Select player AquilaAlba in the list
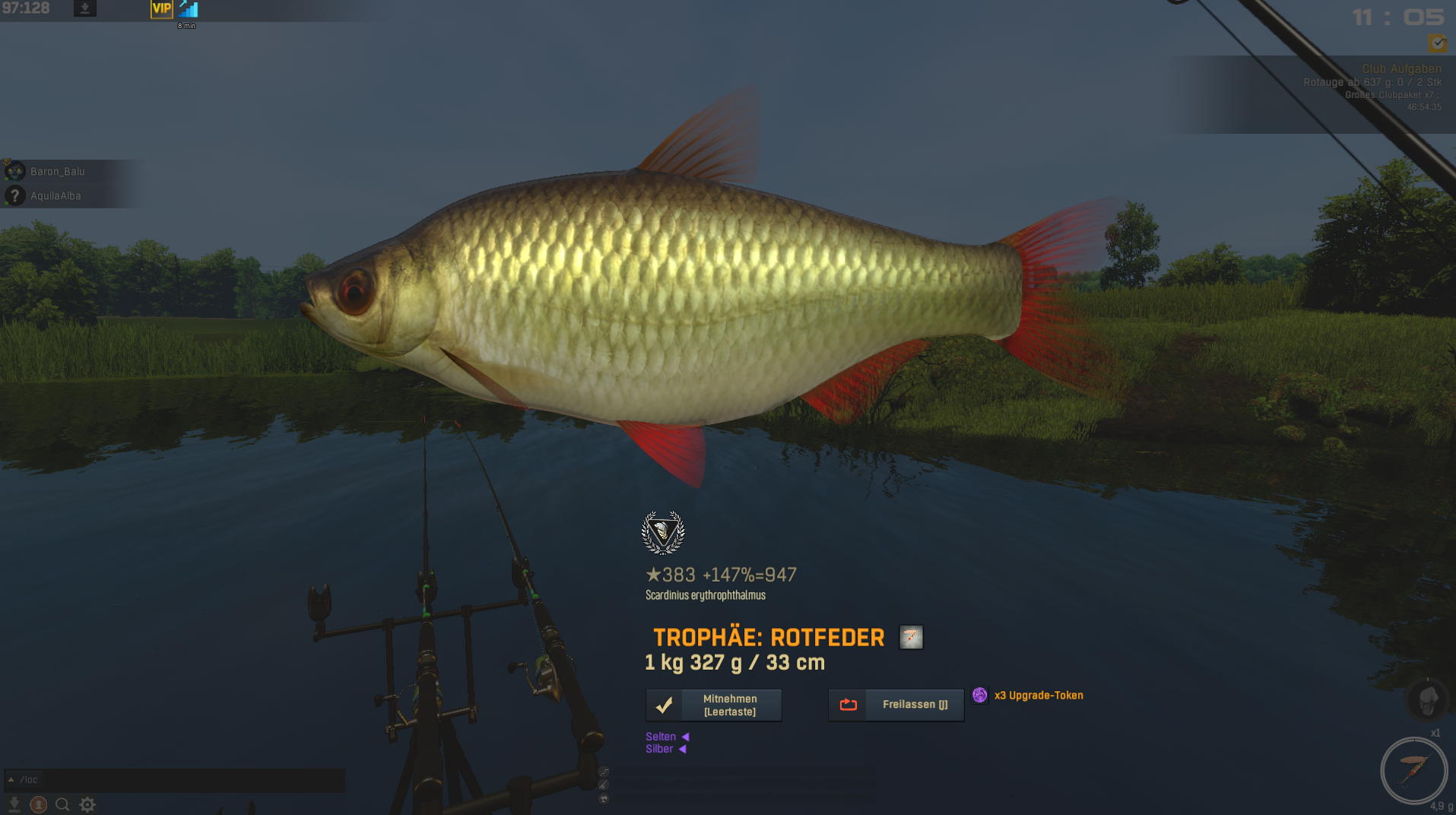Screen dimensions: 1456x815 click(x=56, y=196)
